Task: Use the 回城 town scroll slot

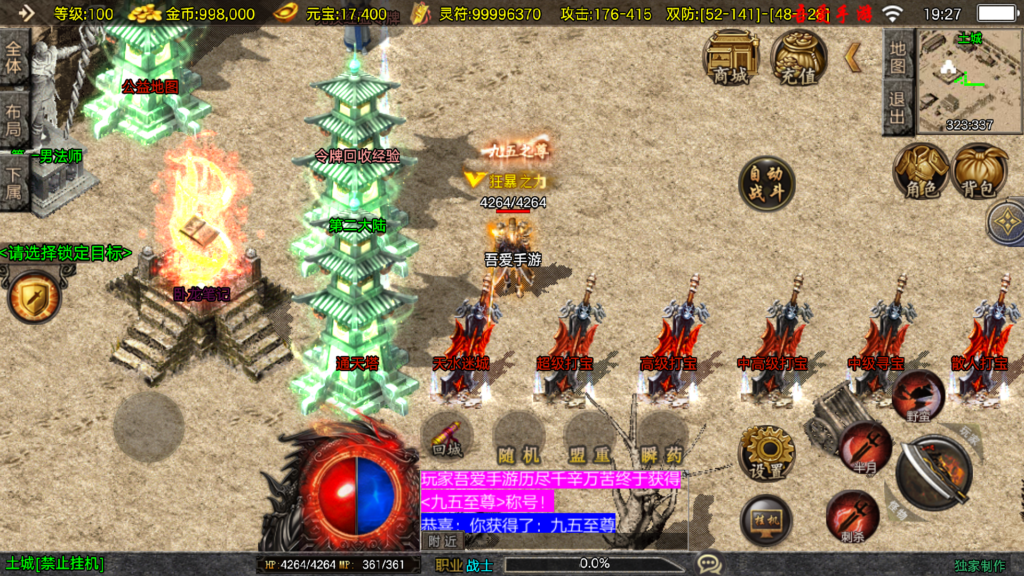Action: point(446,435)
